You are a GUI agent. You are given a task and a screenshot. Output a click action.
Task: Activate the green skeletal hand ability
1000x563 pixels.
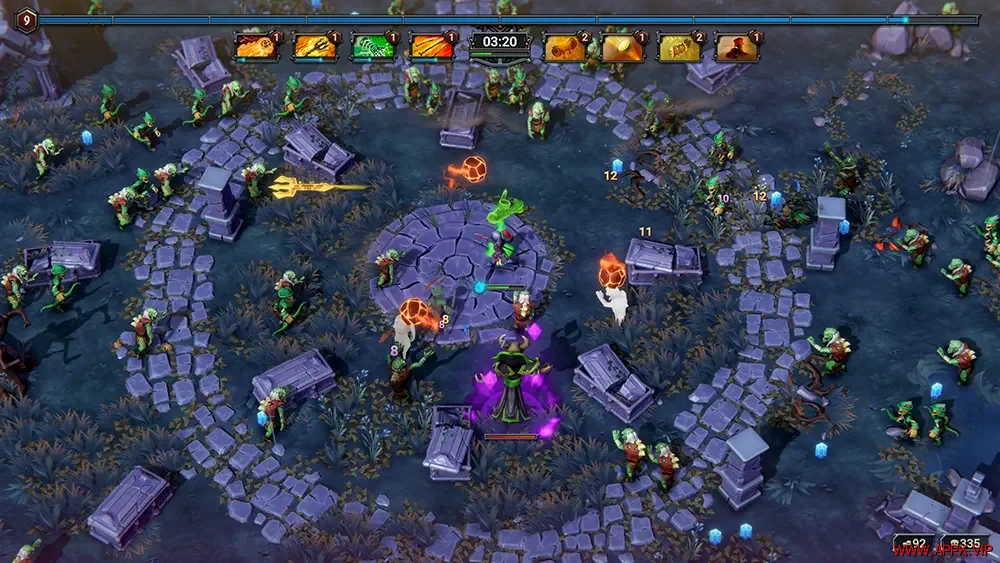[372, 47]
